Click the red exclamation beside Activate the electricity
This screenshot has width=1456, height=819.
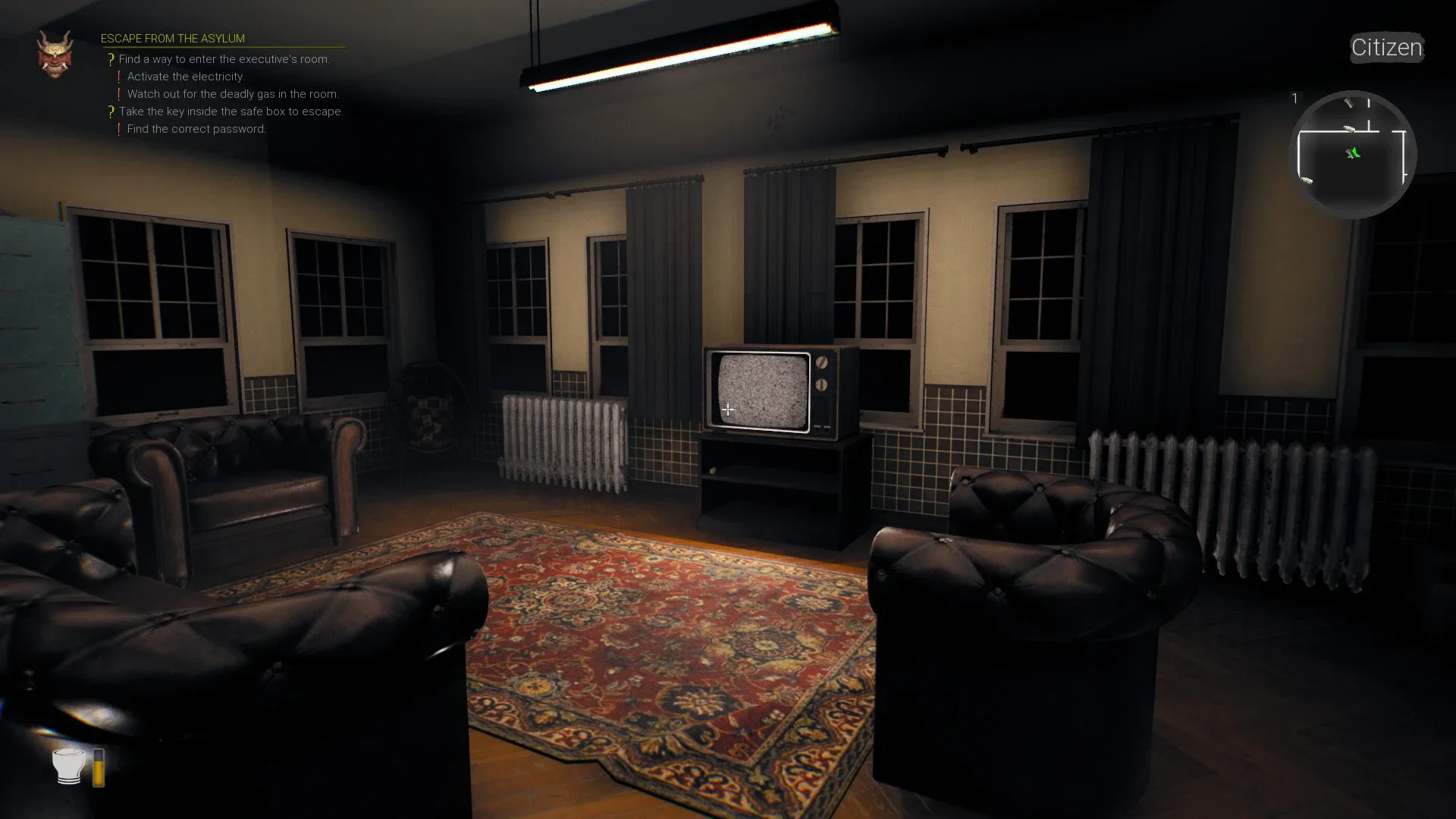coord(119,74)
